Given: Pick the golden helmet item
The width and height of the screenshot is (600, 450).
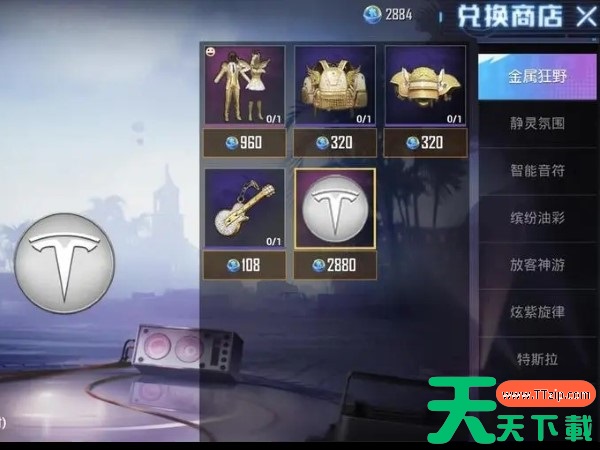Looking at the screenshot, I should point(425,86).
